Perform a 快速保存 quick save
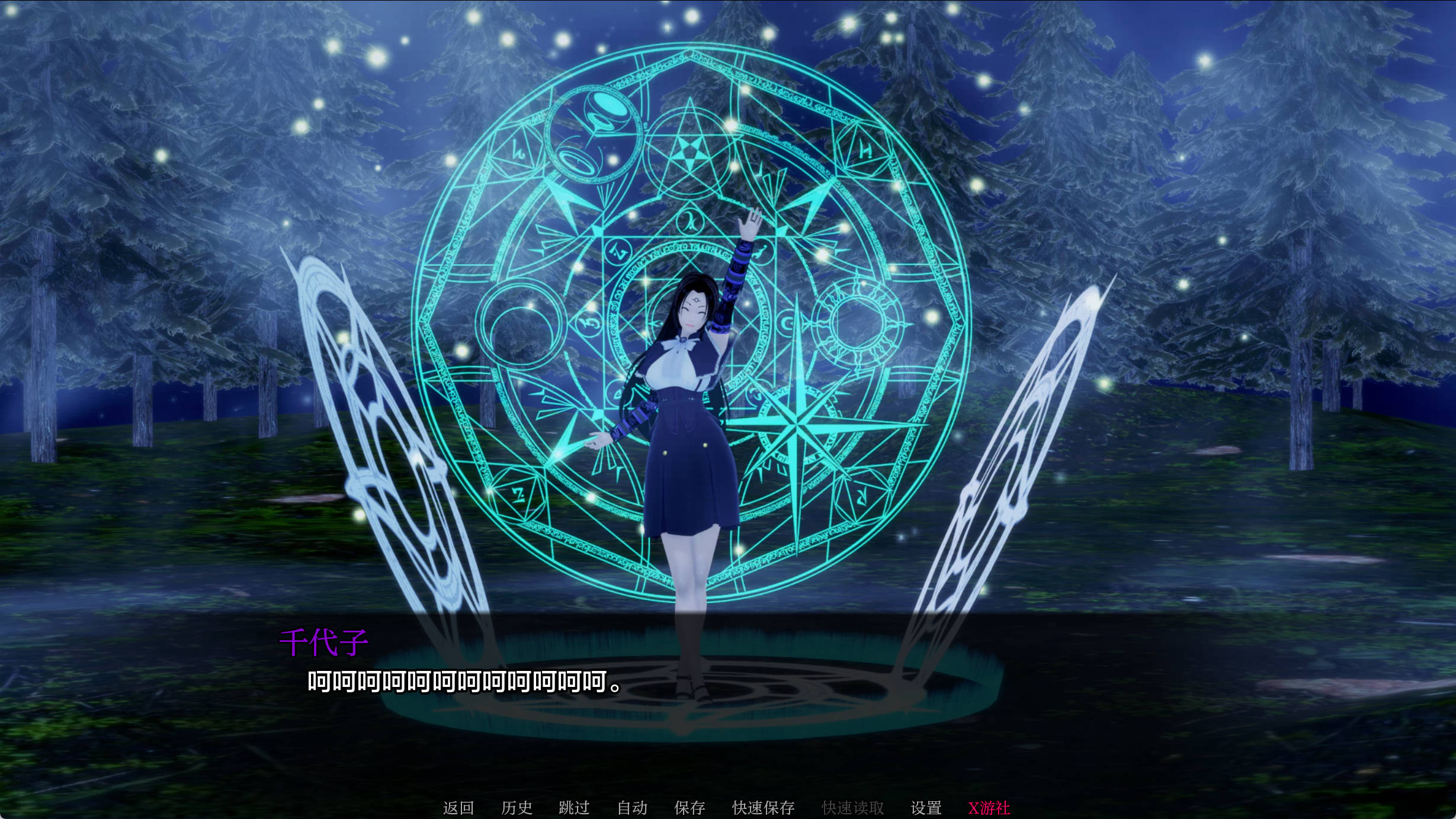The image size is (1456, 819). pyautogui.click(x=764, y=807)
